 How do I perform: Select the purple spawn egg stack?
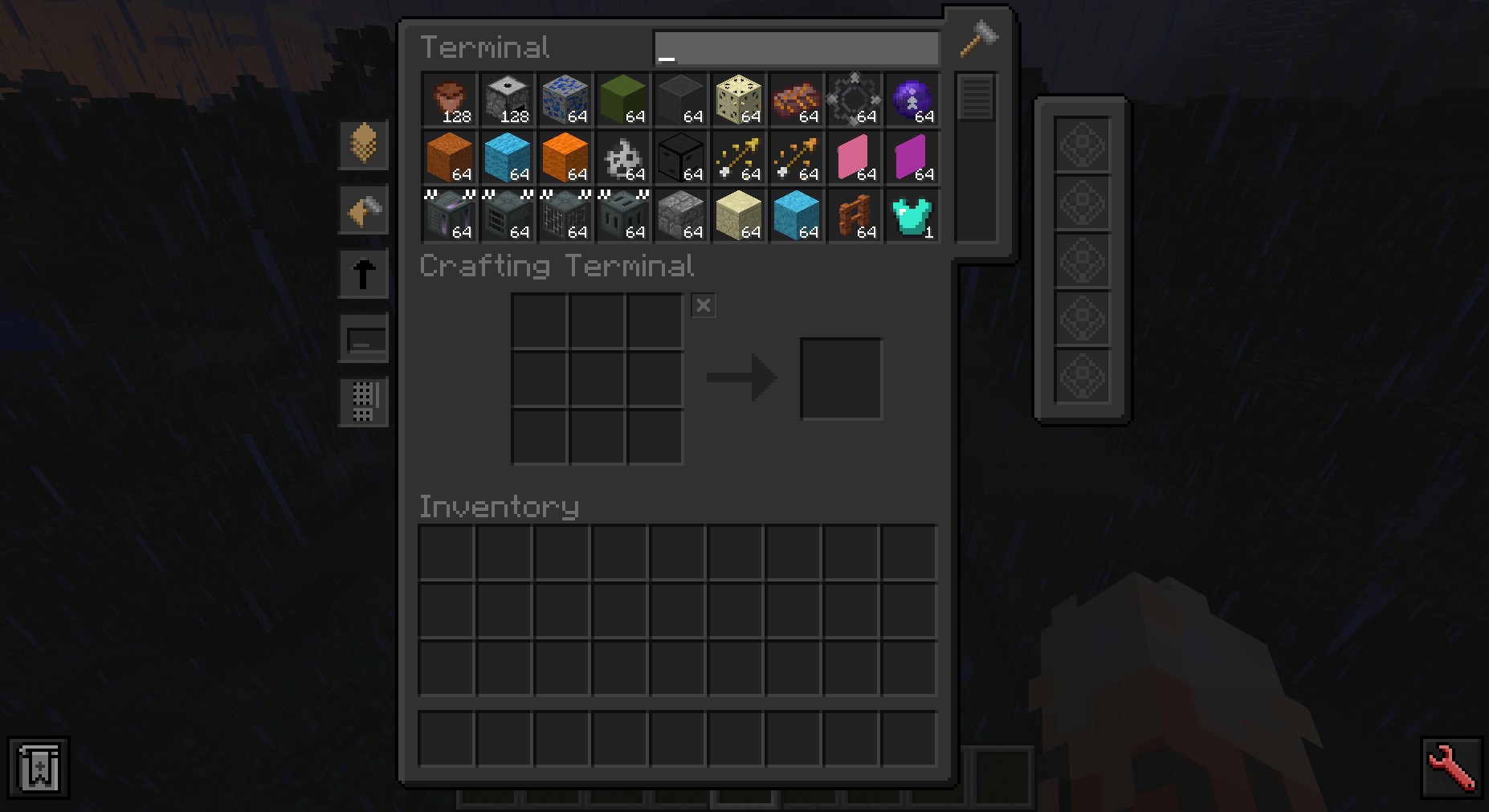click(x=912, y=100)
